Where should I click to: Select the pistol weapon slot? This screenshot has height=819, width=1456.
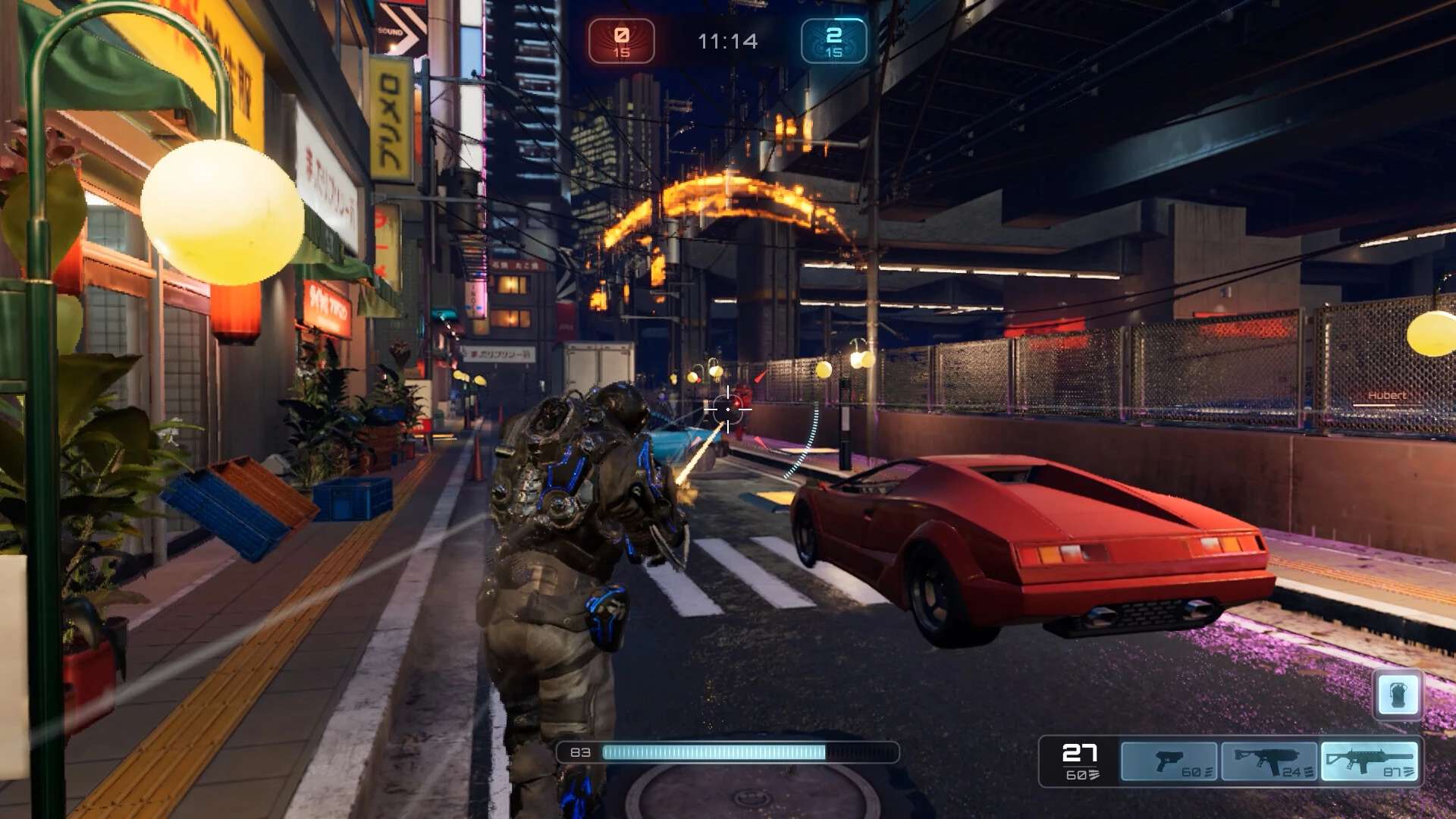(1169, 761)
